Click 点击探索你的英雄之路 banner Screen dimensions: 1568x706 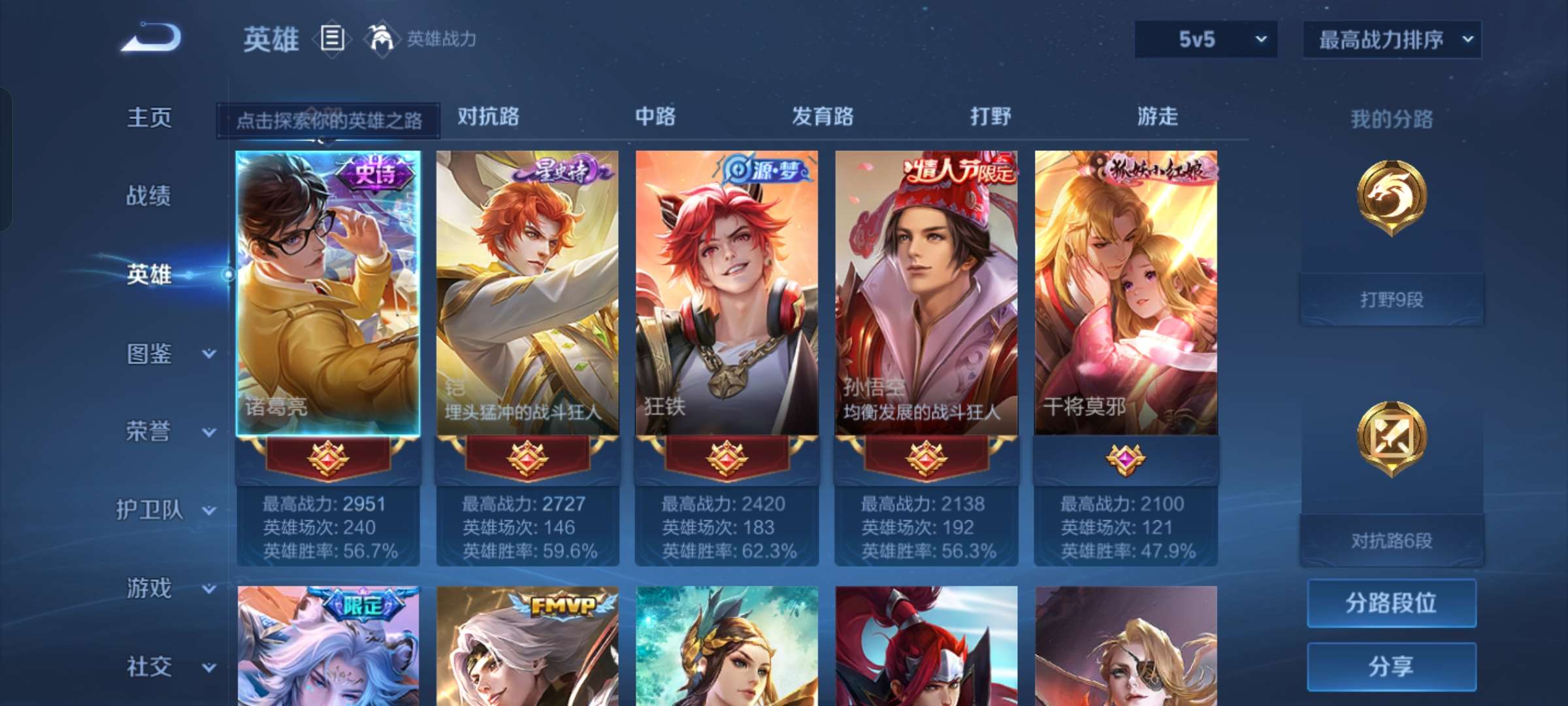click(329, 121)
